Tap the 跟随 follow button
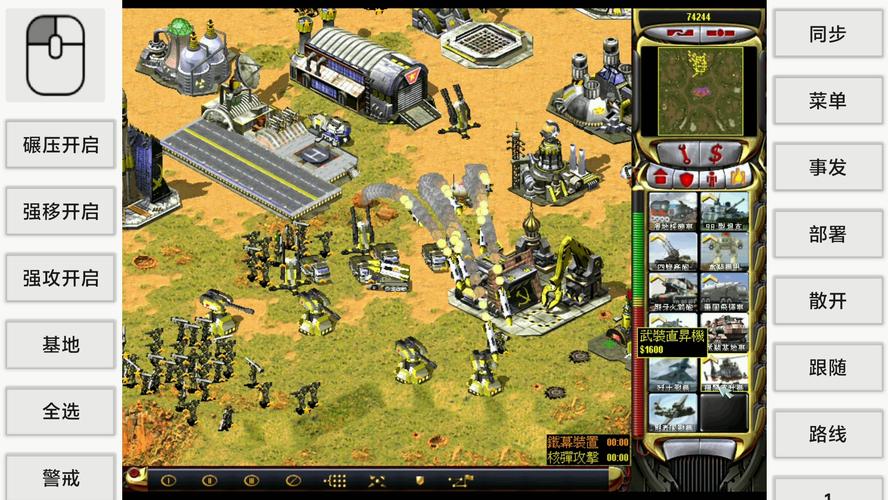Viewport: 888px width, 500px height. 827,368
